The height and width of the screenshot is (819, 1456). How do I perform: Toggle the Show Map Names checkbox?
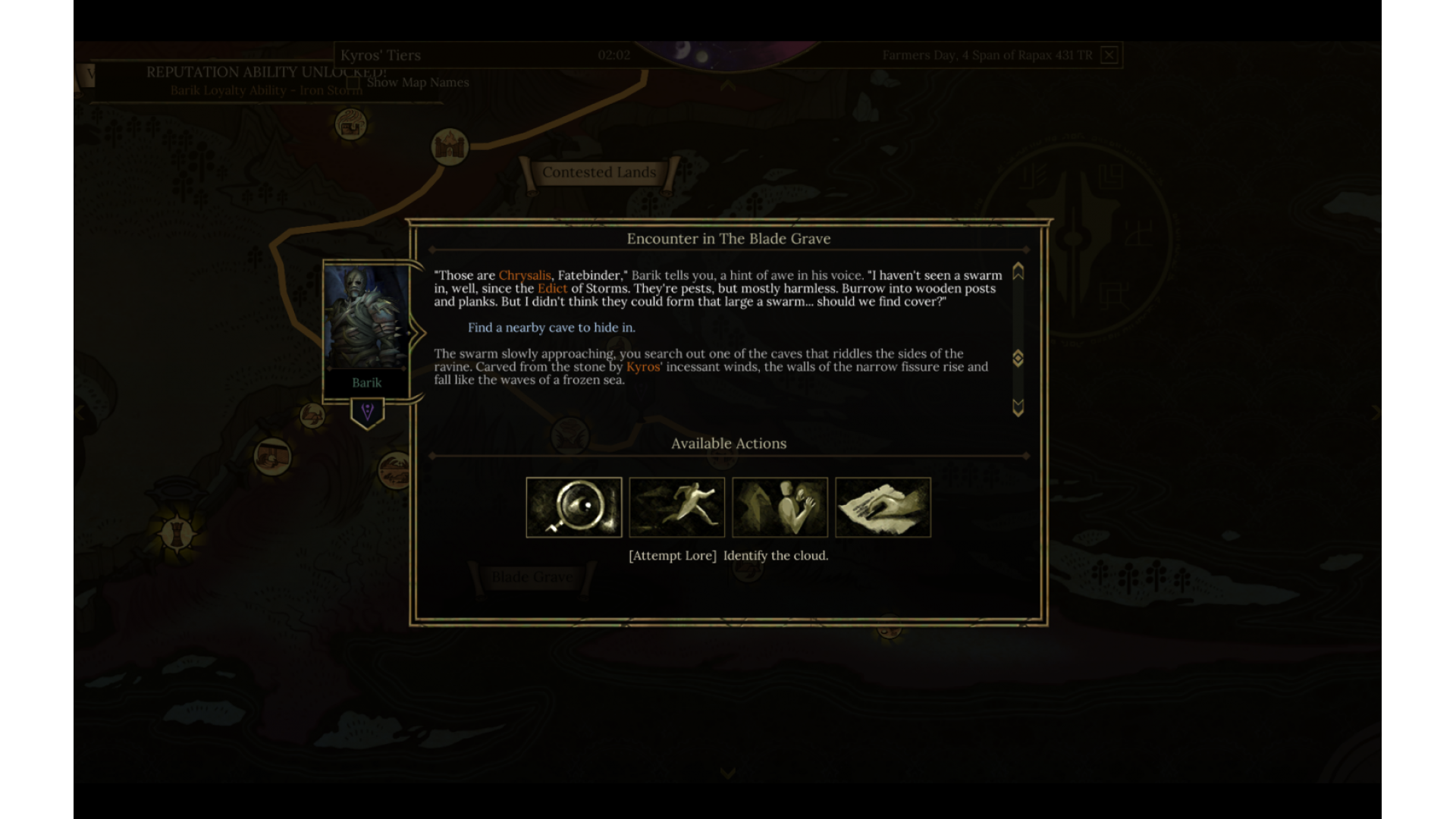point(353,83)
